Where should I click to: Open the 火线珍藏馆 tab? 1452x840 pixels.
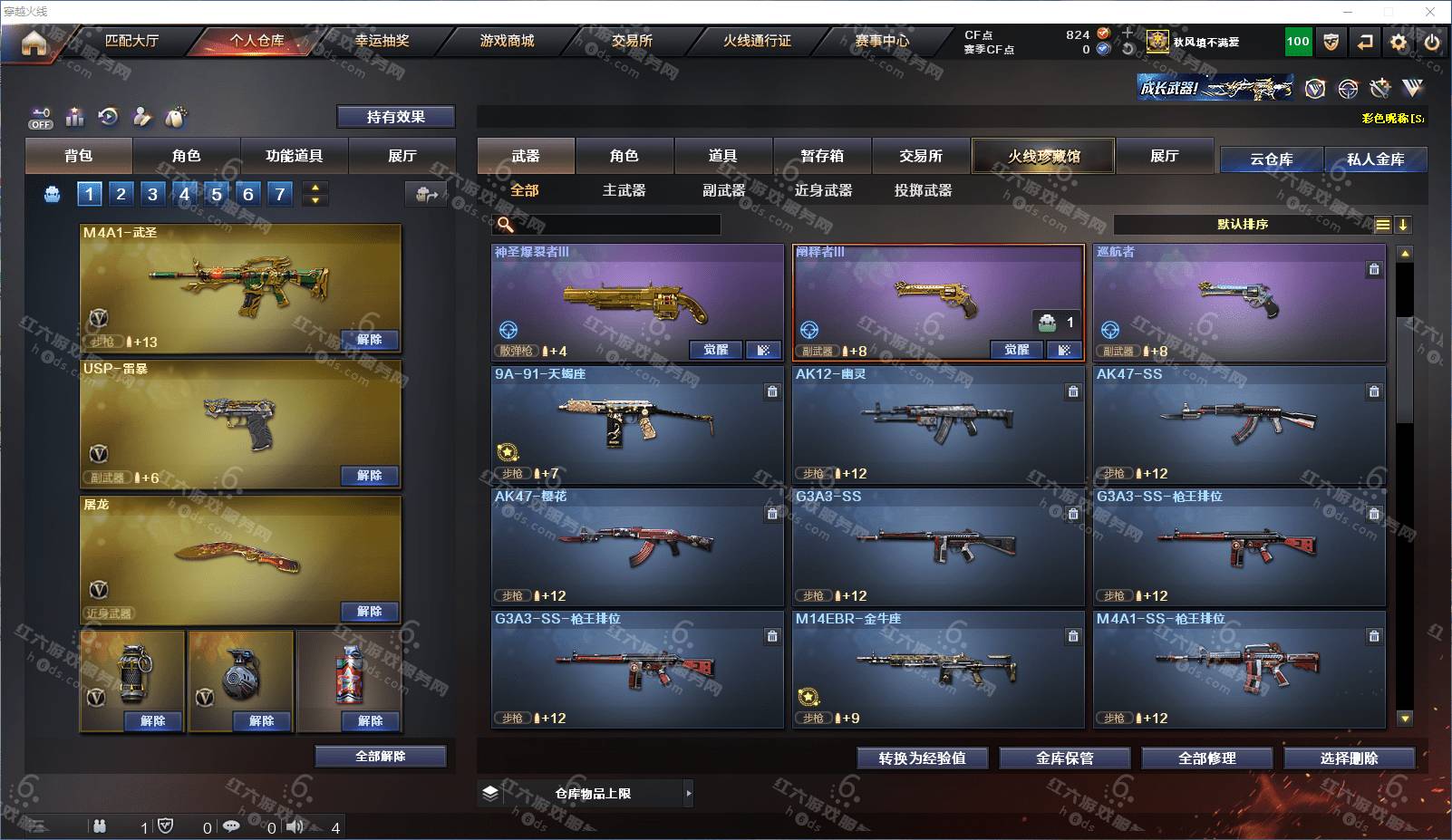pyautogui.click(x=1043, y=156)
